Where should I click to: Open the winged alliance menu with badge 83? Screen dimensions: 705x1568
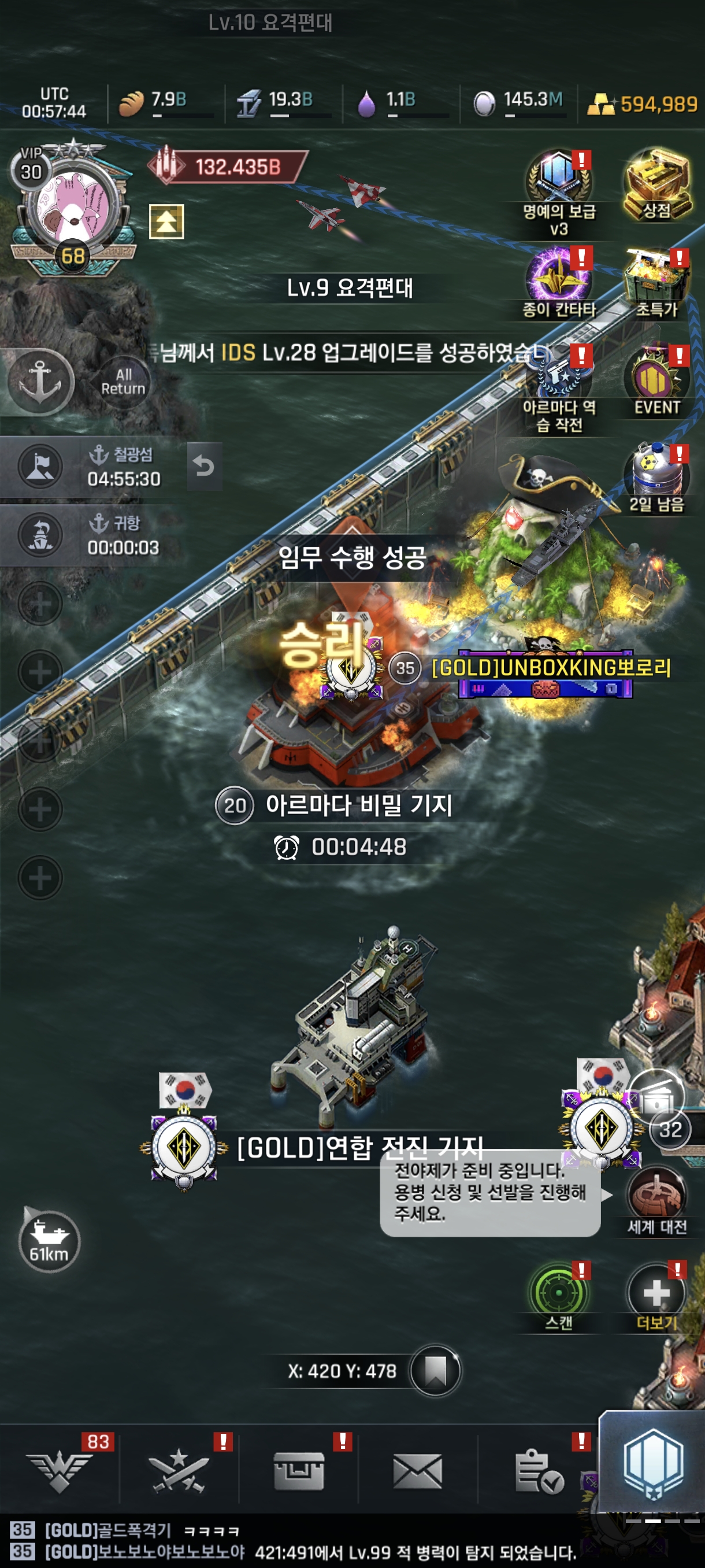59,1471
